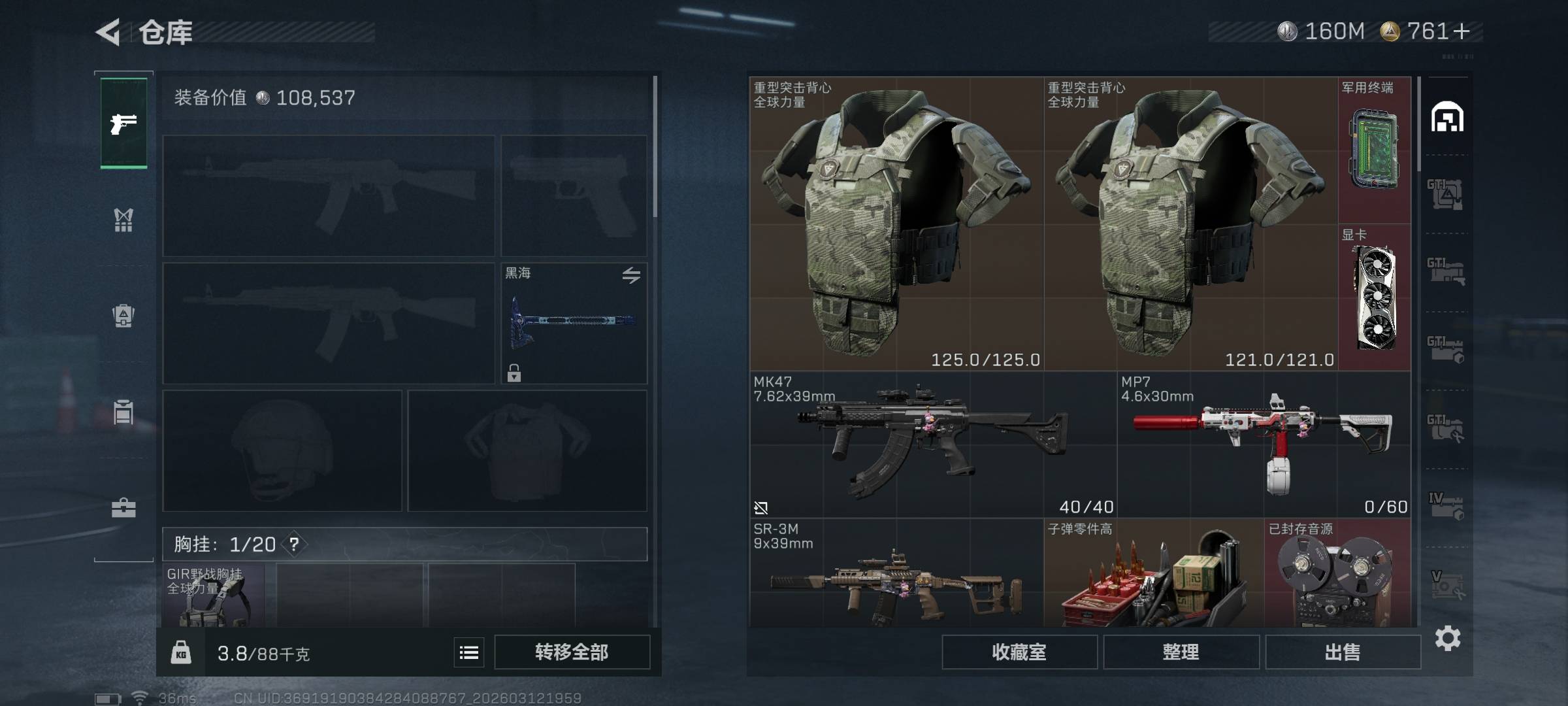Open the 出售 sell menu

point(1343,652)
